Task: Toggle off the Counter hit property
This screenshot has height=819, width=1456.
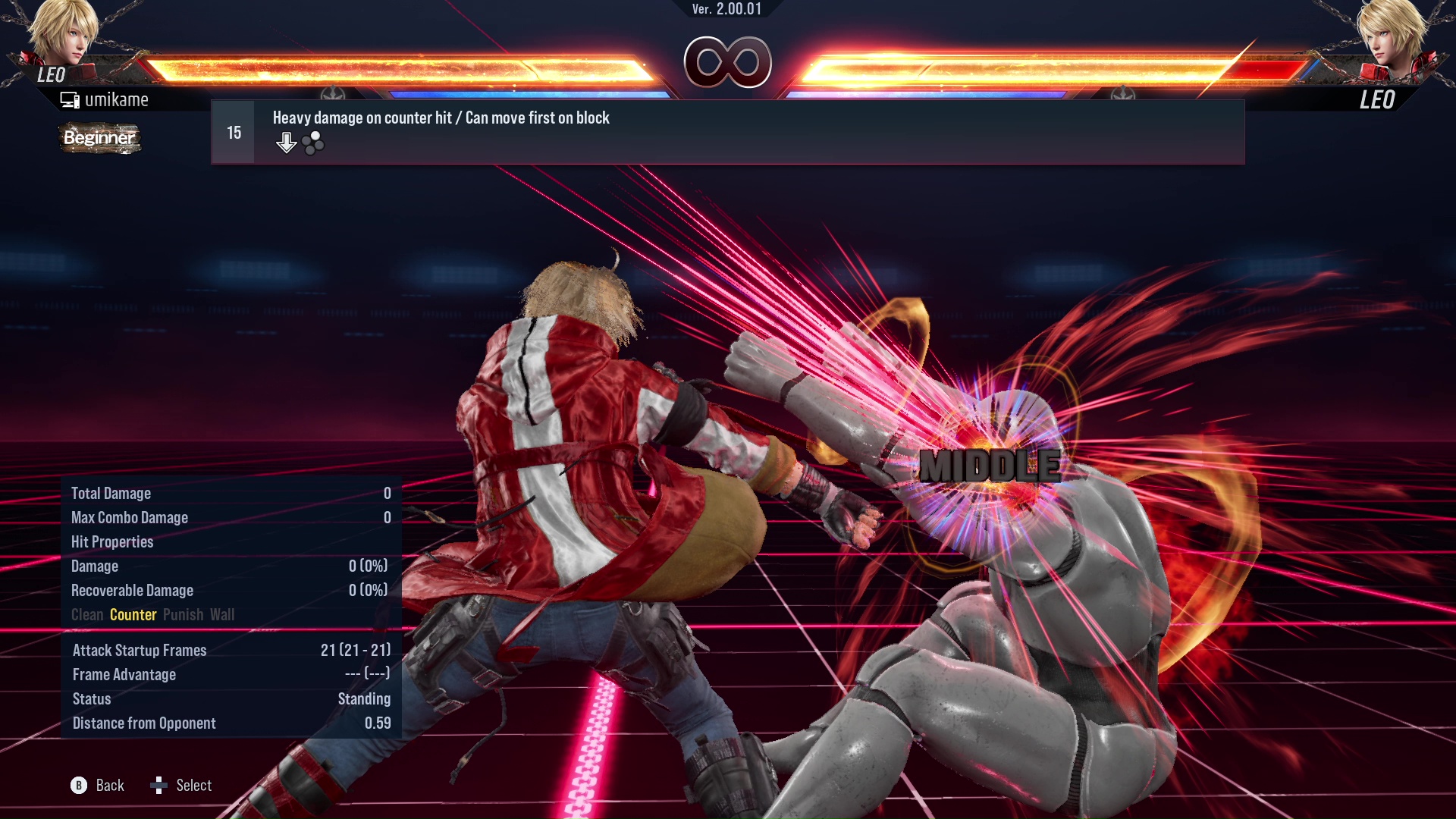Action: click(133, 615)
